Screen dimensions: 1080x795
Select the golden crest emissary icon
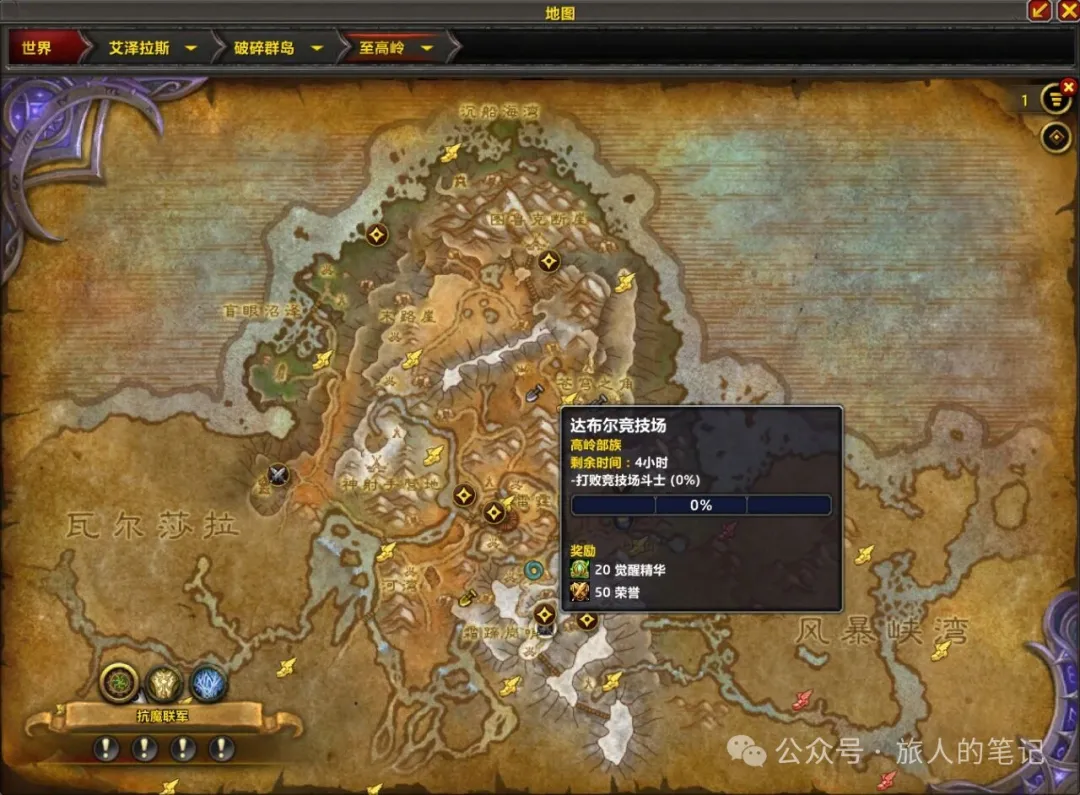pyautogui.click(x=164, y=684)
